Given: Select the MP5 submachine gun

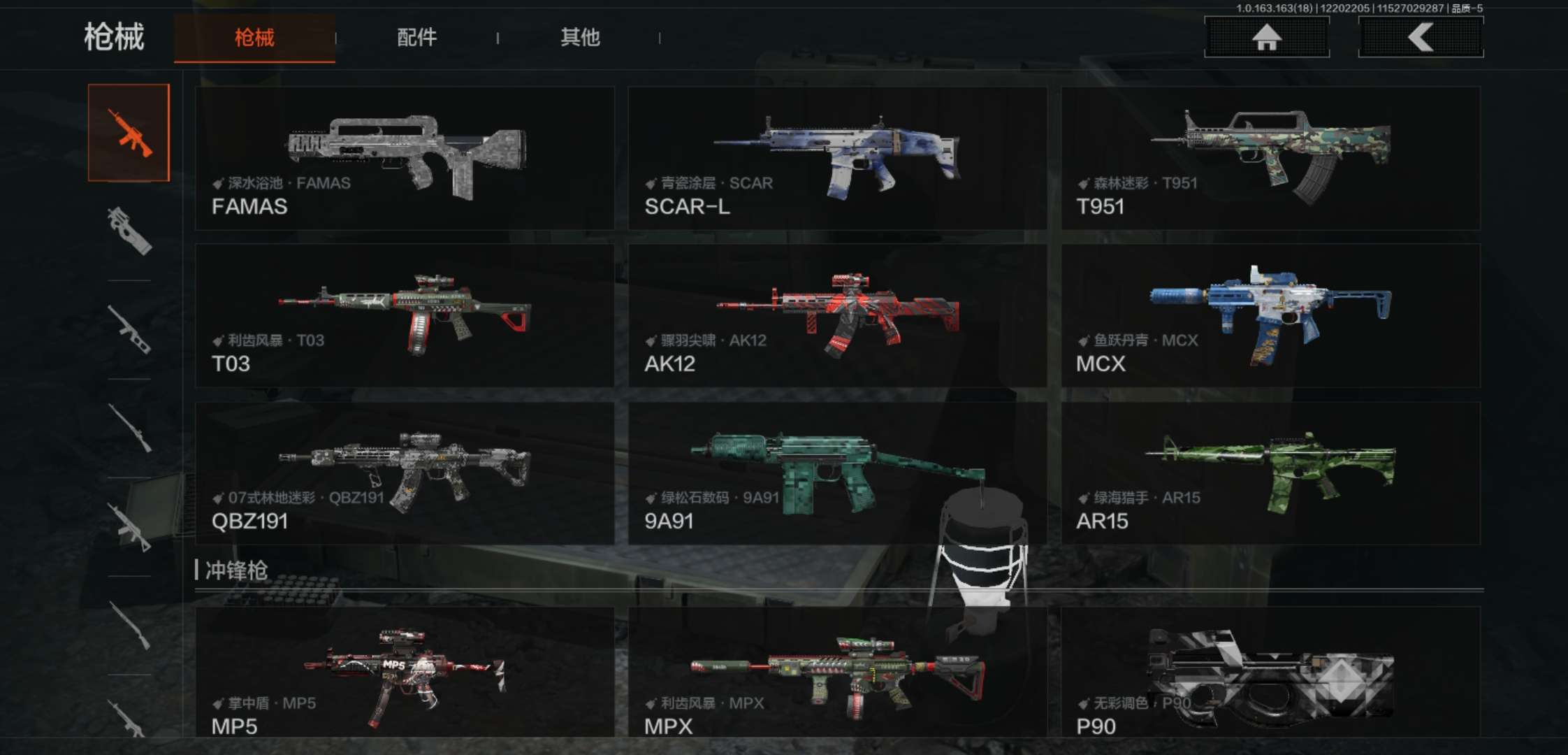Looking at the screenshot, I should [405, 673].
